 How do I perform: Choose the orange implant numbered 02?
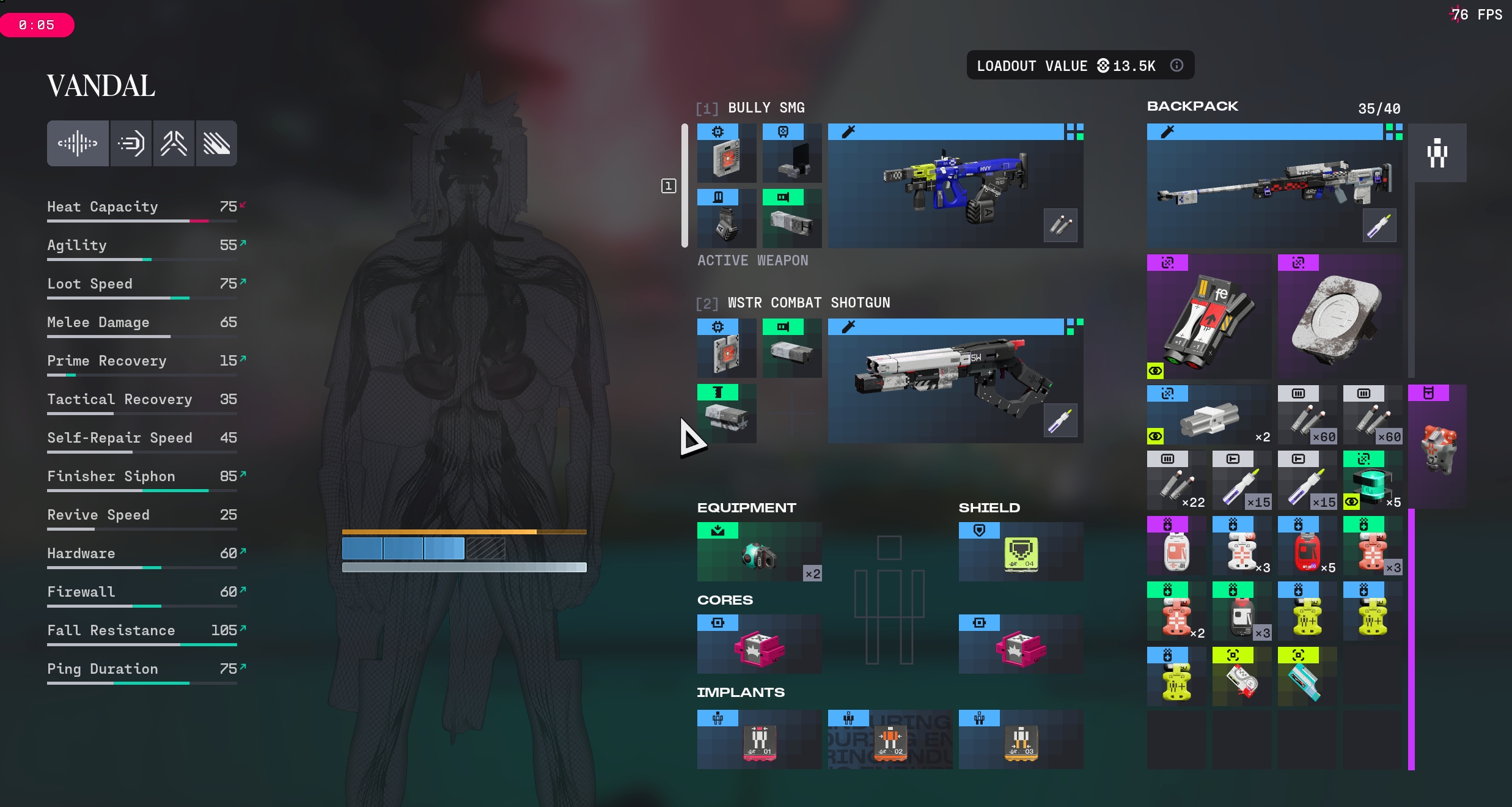(x=890, y=740)
